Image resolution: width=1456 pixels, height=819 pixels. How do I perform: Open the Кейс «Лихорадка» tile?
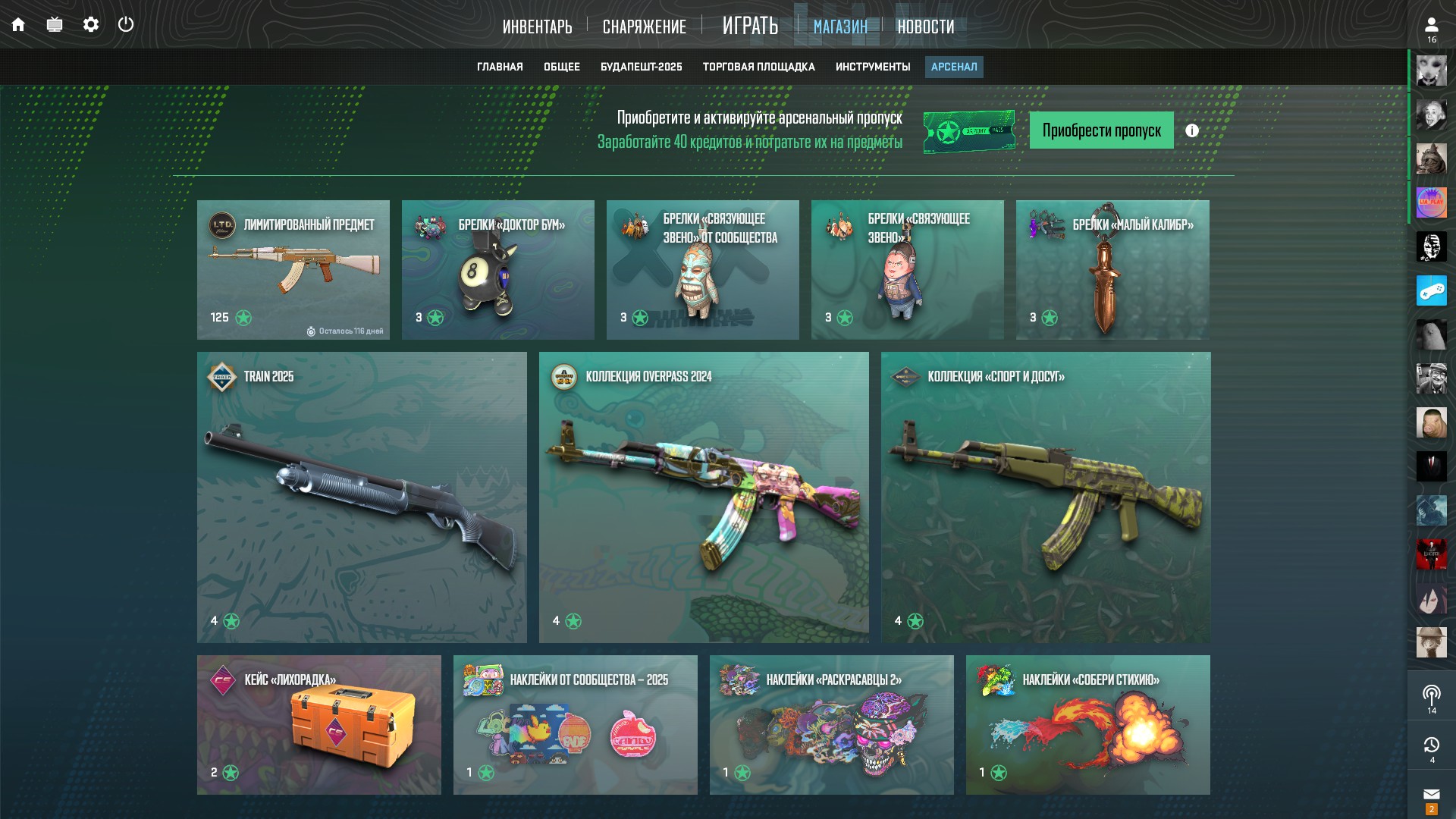318,724
